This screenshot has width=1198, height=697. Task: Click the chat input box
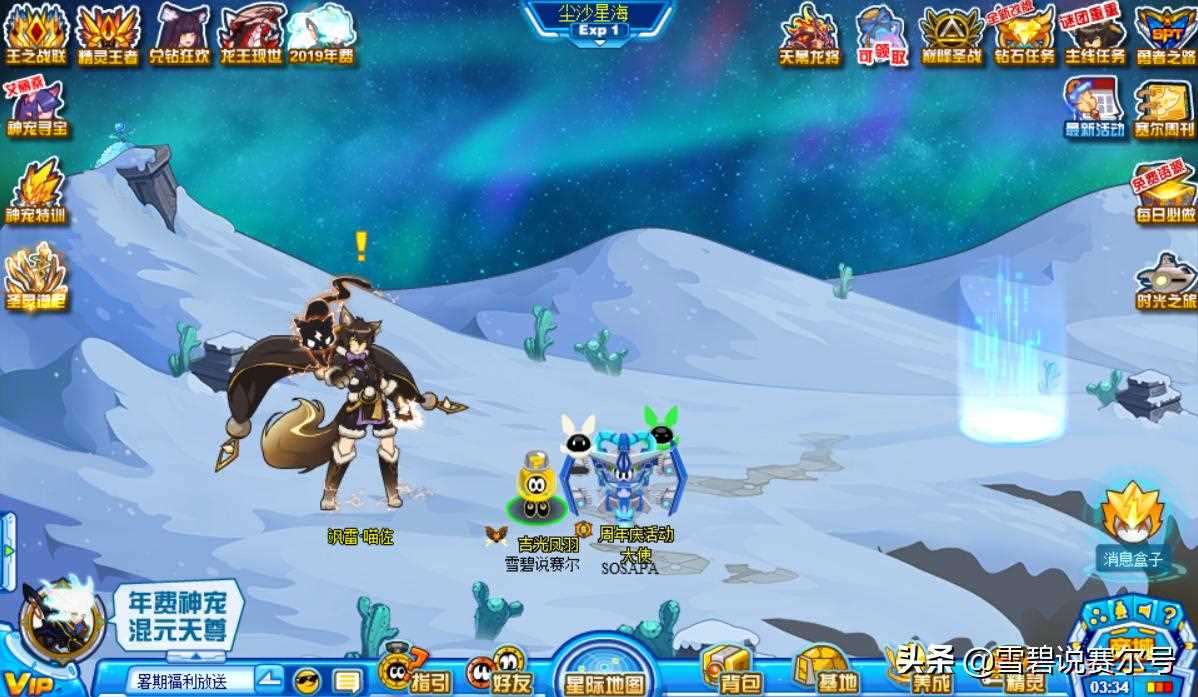click(190, 681)
